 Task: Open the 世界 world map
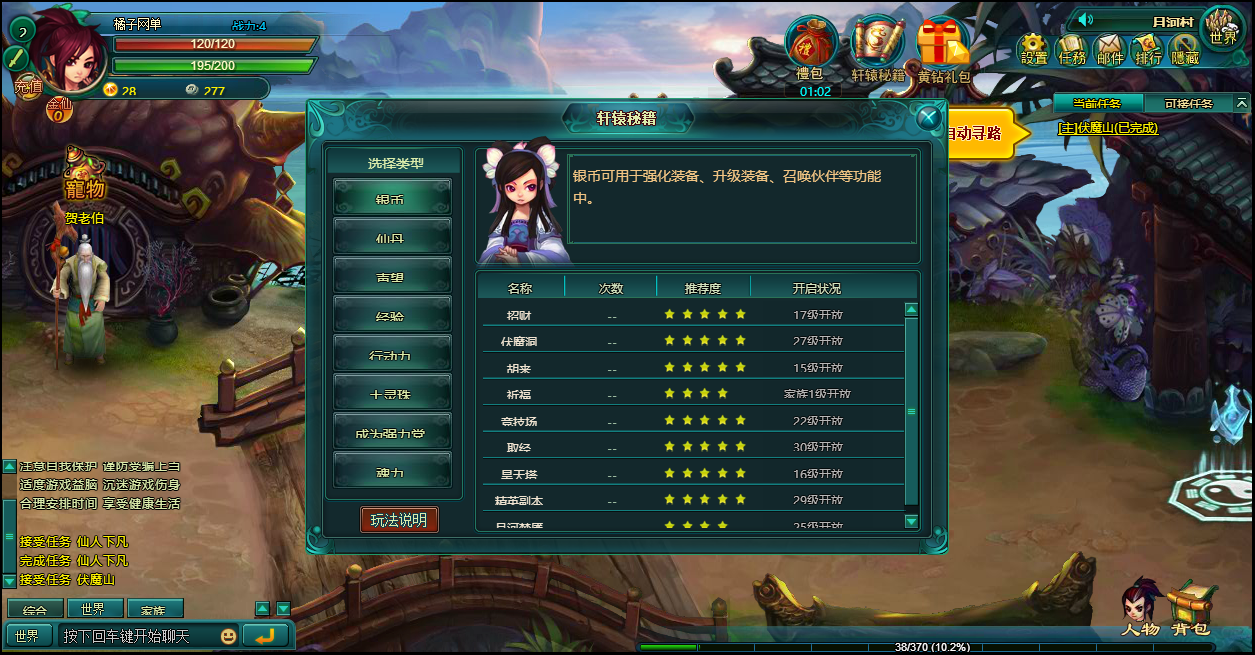click(1222, 27)
